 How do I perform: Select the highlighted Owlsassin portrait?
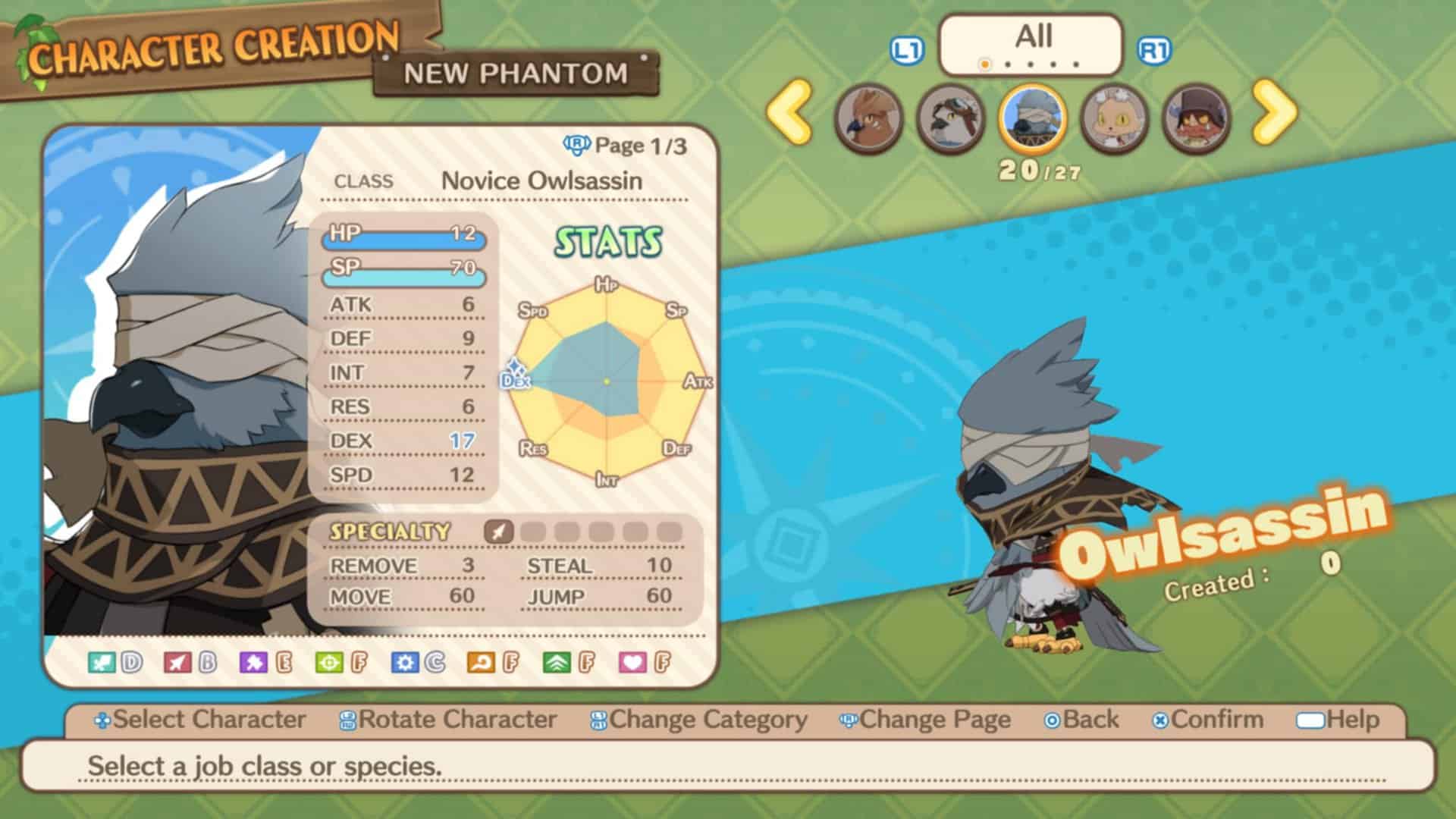pyautogui.click(x=1032, y=118)
